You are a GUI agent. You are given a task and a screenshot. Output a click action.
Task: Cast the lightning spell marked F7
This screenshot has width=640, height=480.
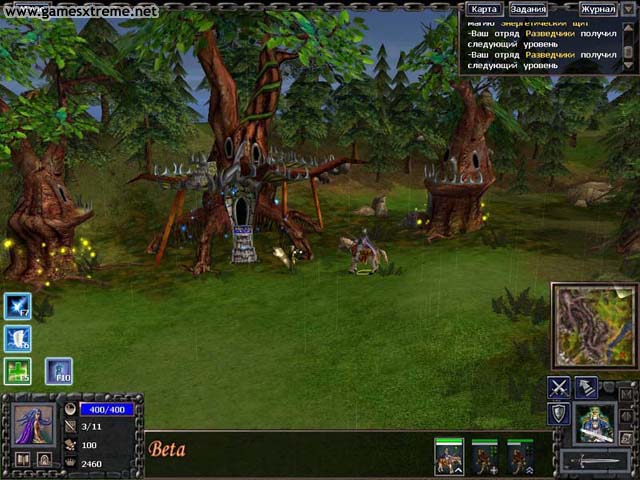pos(18,306)
